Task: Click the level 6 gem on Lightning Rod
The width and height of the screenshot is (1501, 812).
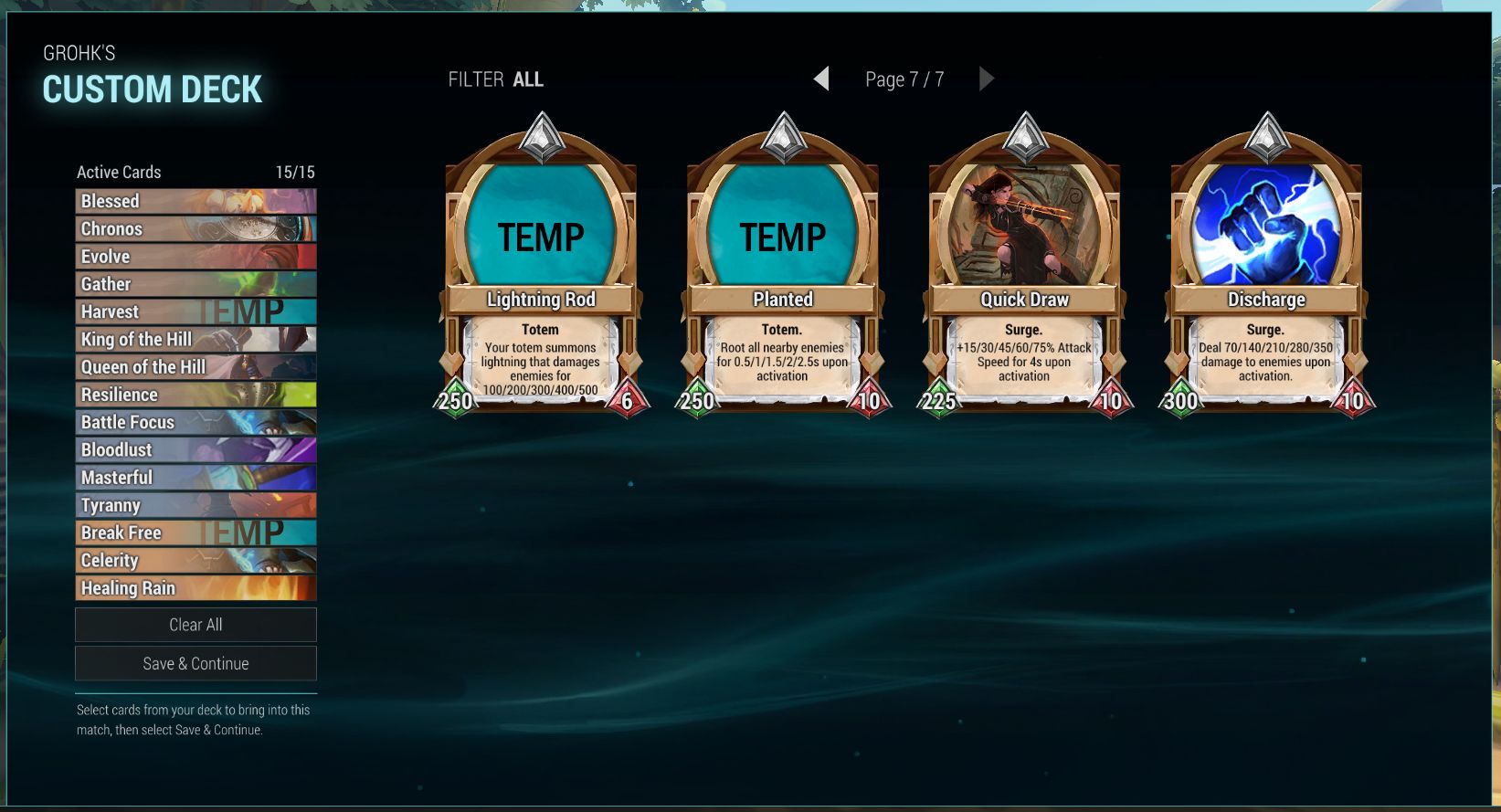Action: pos(629,399)
